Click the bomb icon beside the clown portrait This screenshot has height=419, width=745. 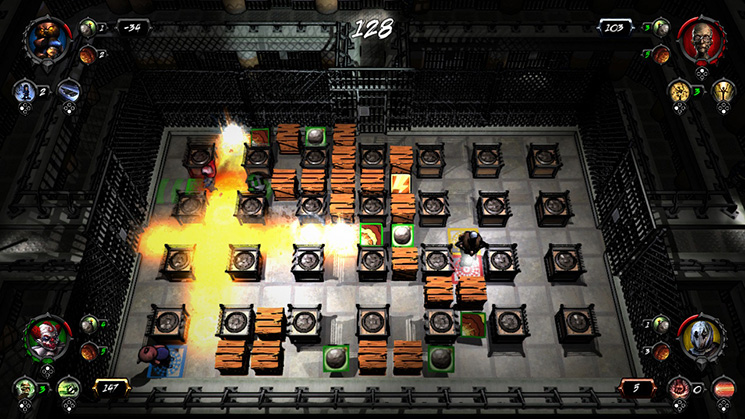tap(88, 324)
